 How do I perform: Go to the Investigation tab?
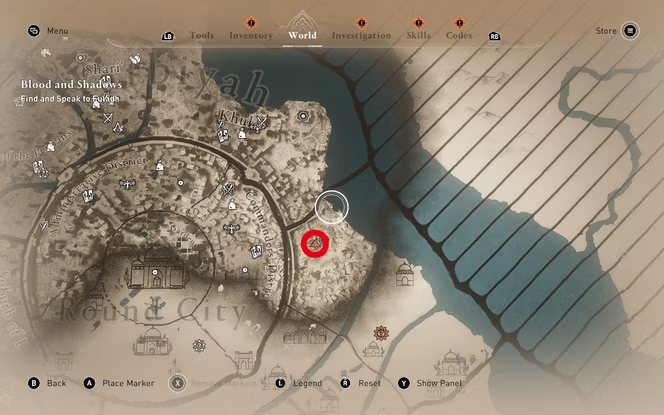pyautogui.click(x=361, y=35)
